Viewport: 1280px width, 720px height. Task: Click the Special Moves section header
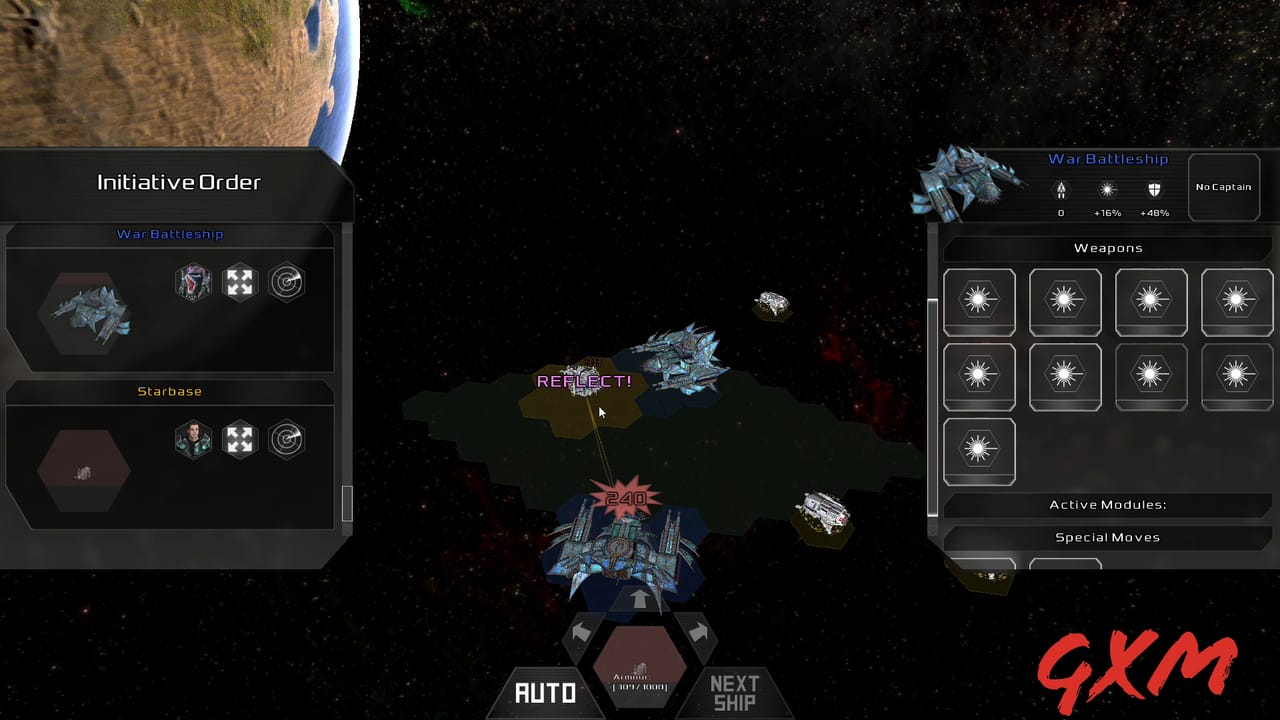1107,537
